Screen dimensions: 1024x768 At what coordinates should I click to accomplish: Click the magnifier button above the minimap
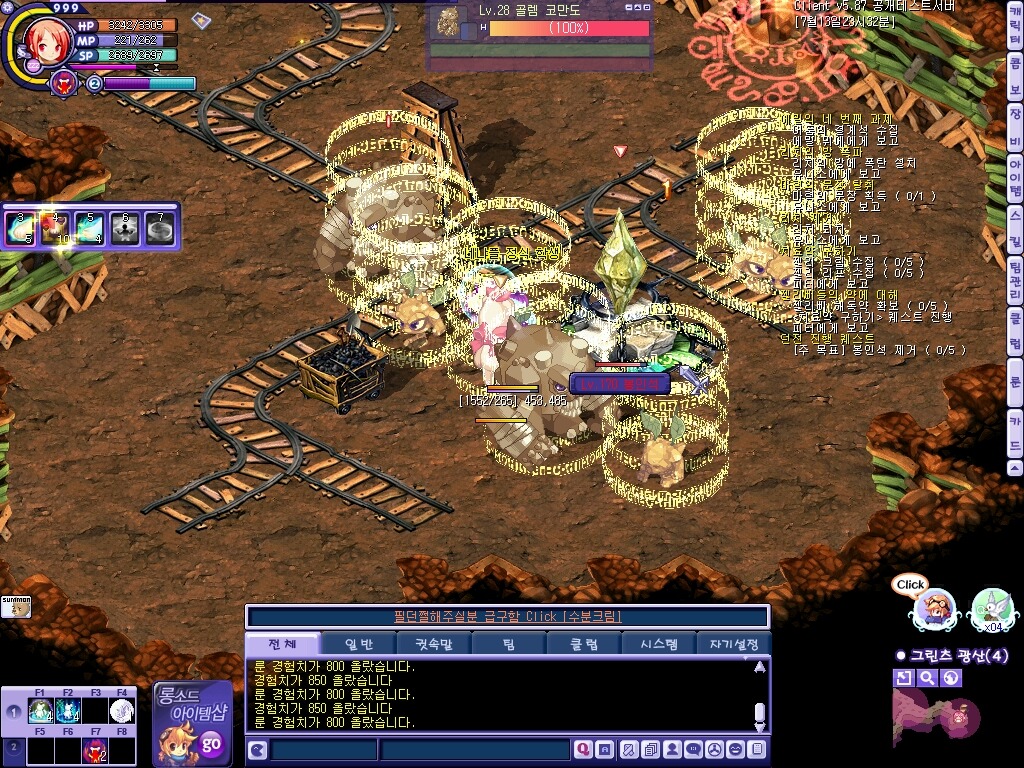(927, 678)
